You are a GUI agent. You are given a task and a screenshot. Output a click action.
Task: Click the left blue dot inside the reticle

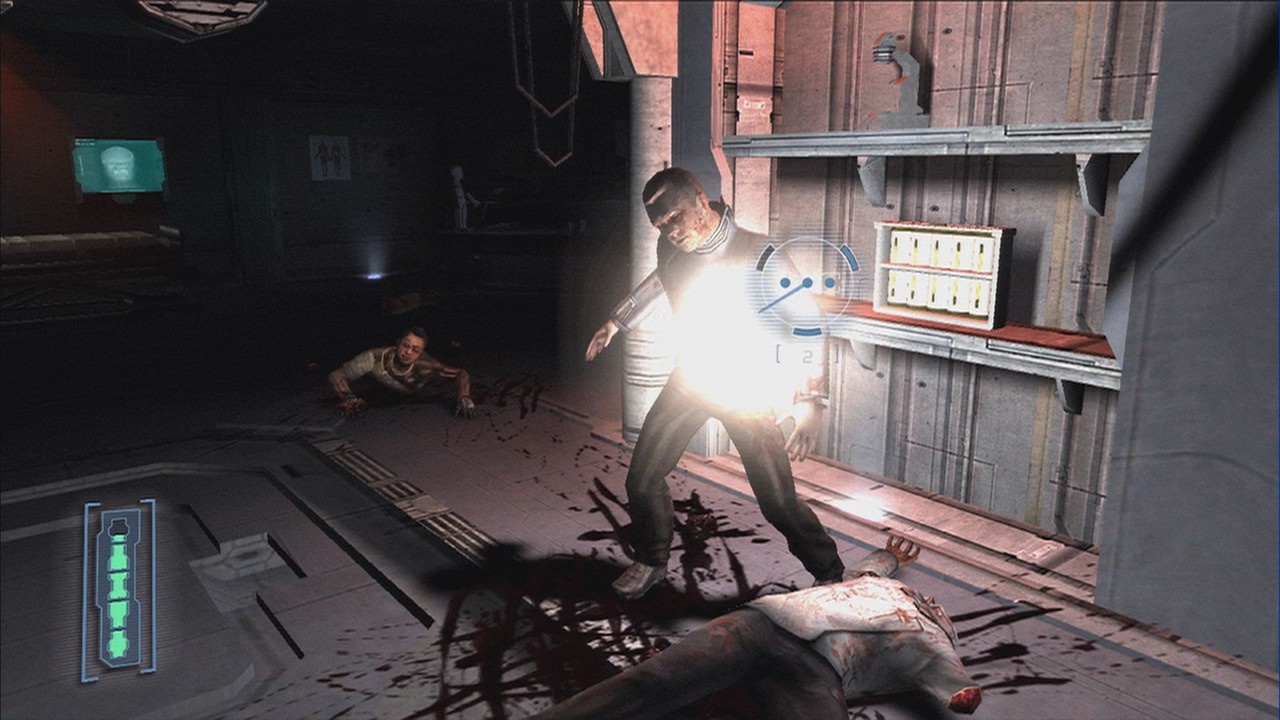[785, 283]
